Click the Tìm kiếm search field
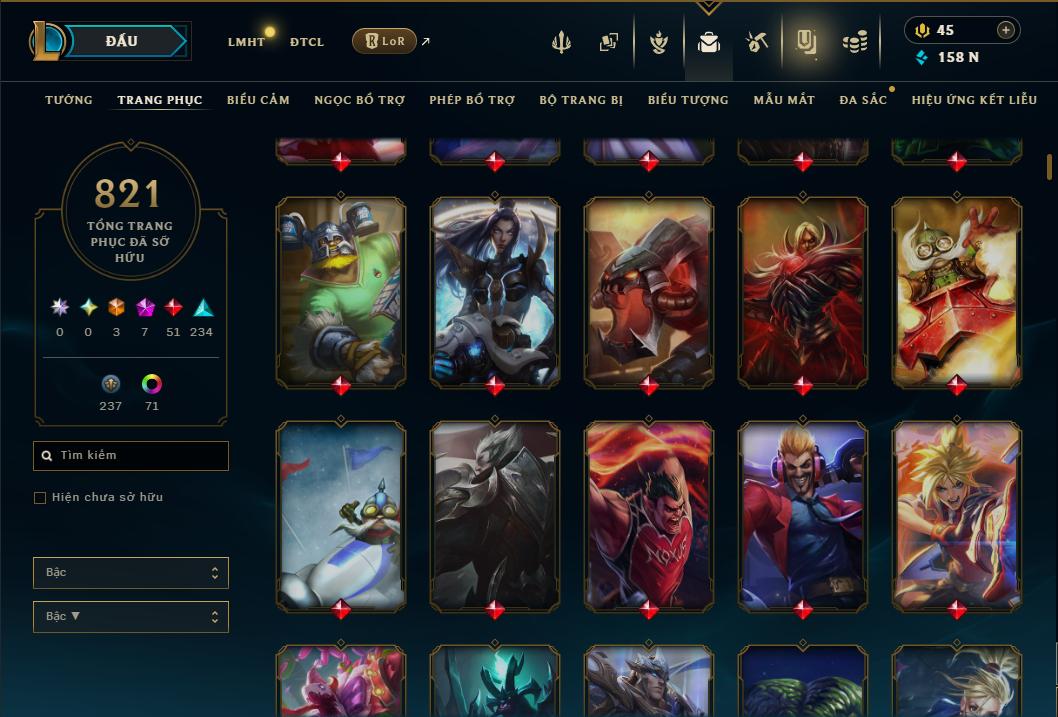Viewport: 1058px width, 717px height. pos(131,456)
